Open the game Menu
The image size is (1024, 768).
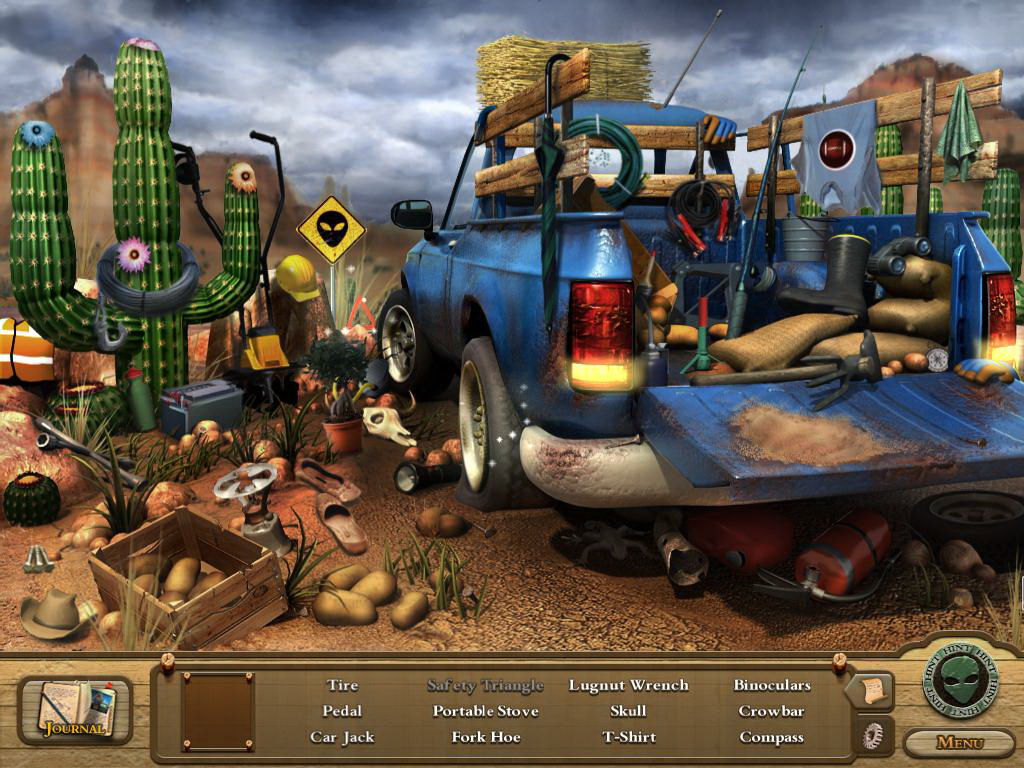coord(960,742)
